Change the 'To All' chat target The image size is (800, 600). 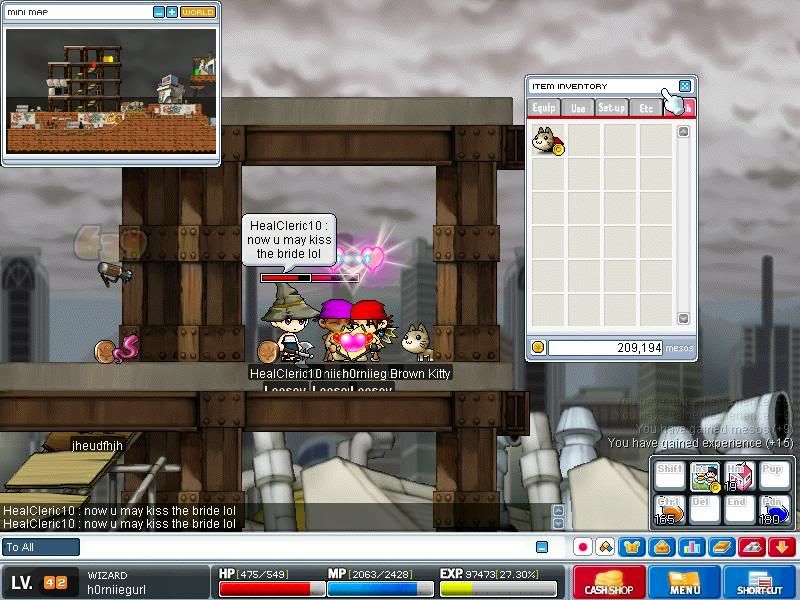click(41, 547)
